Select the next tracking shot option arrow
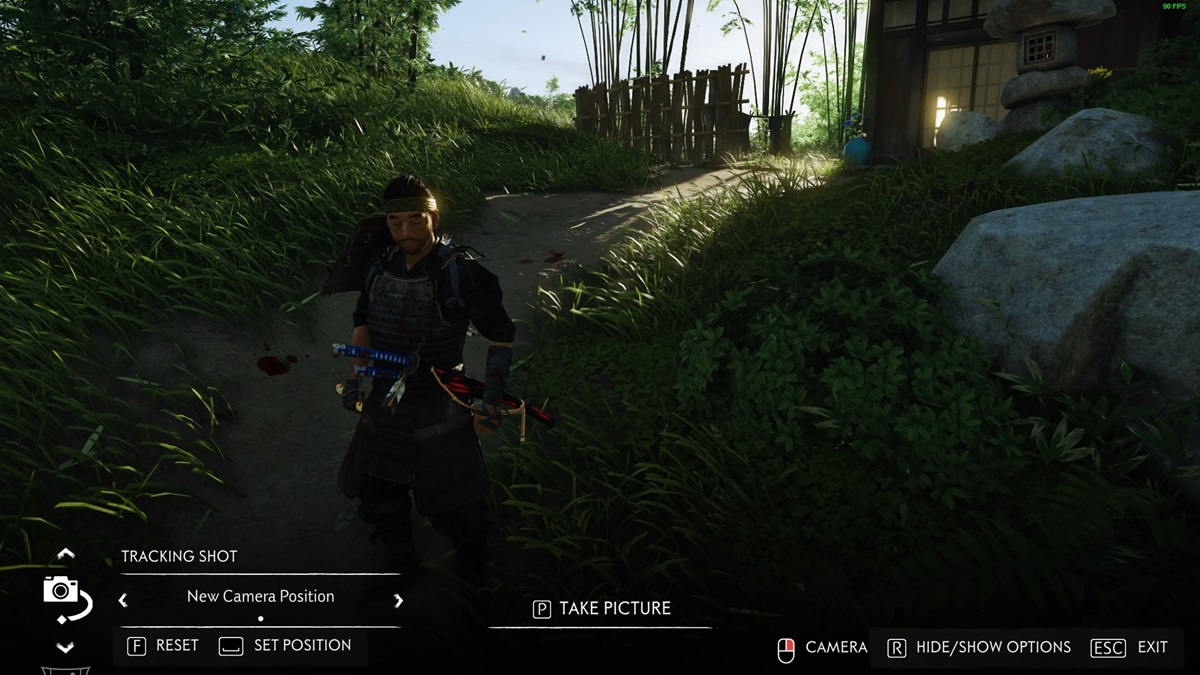This screenshot has height=675, width=1200. [398, 601]
